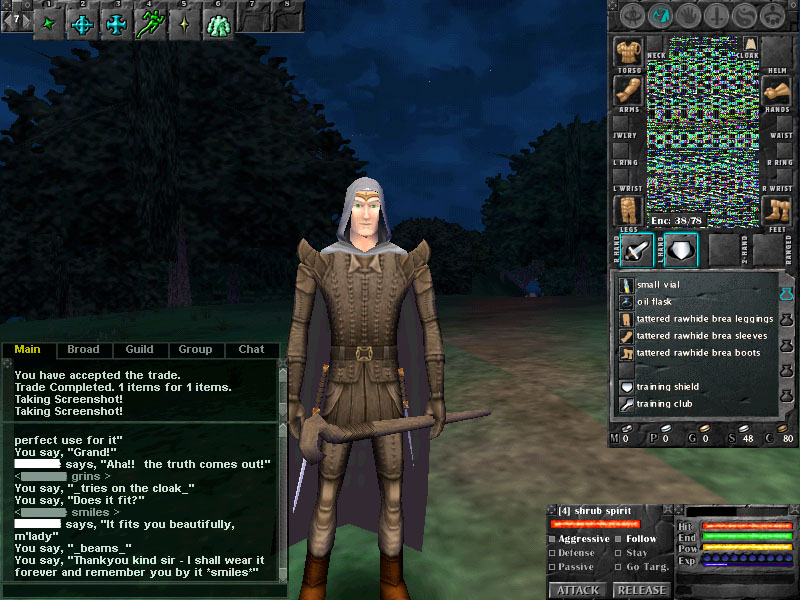Screen dimensions: 800x600
Task: Select the right-hand sword equipment slot
Action: (636, 250)
